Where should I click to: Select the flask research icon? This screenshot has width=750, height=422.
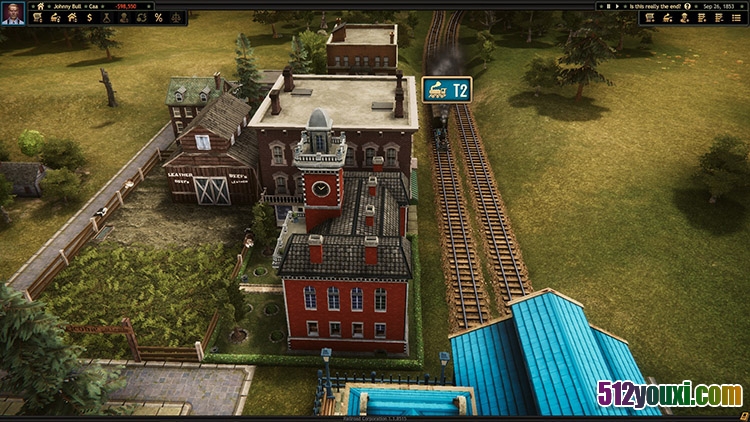(107, 18)
